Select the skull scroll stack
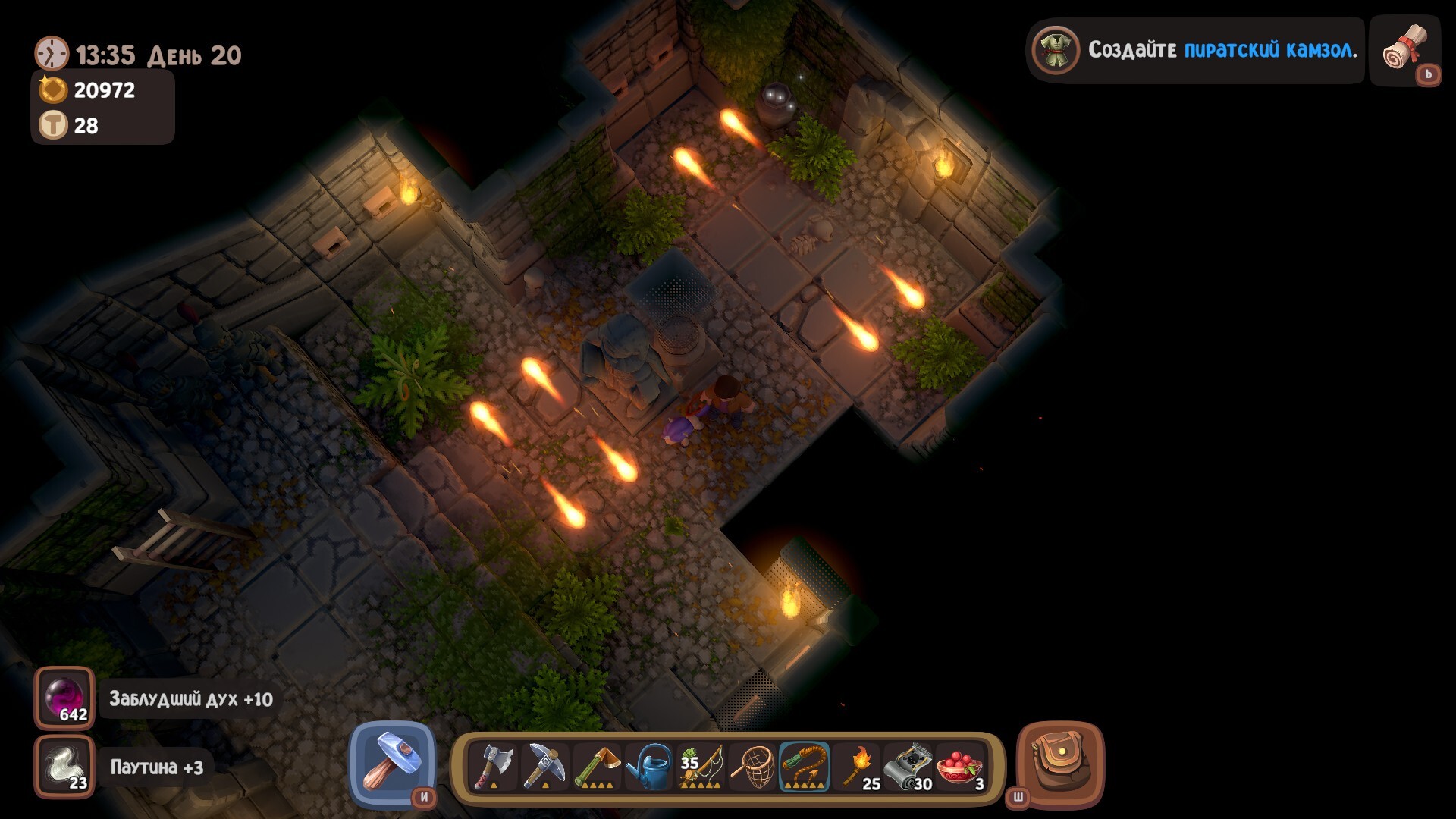This screenshot has width=1456, height=819. [908, 767]
